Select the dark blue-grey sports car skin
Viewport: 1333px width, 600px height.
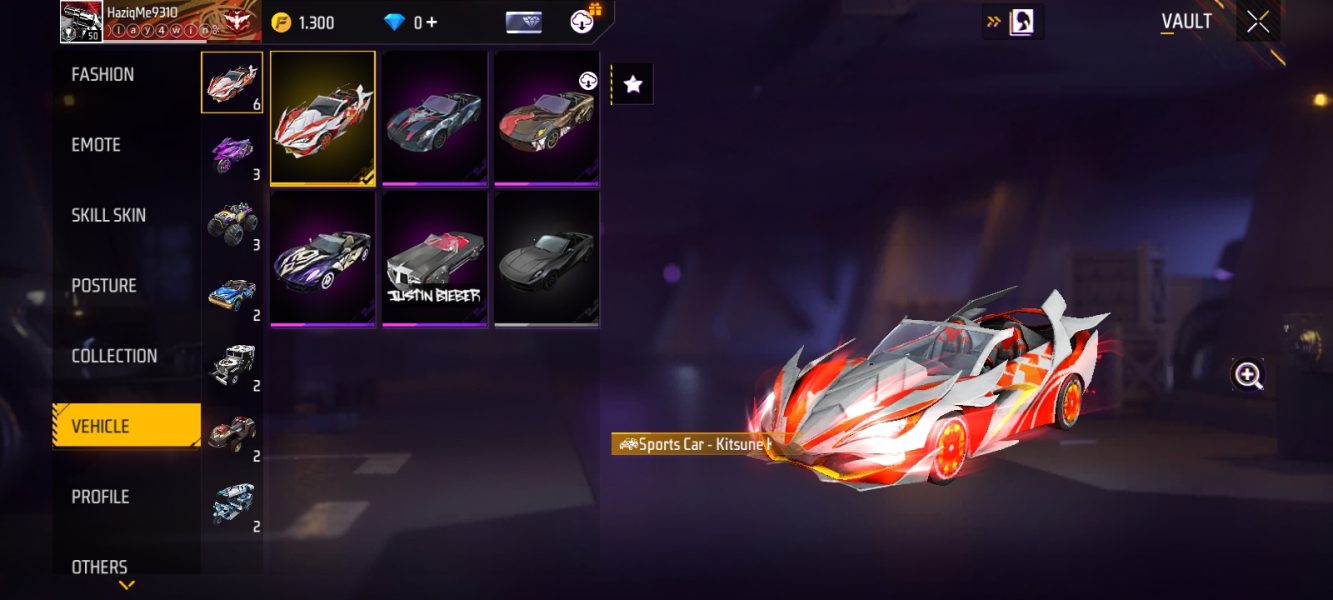434,117
